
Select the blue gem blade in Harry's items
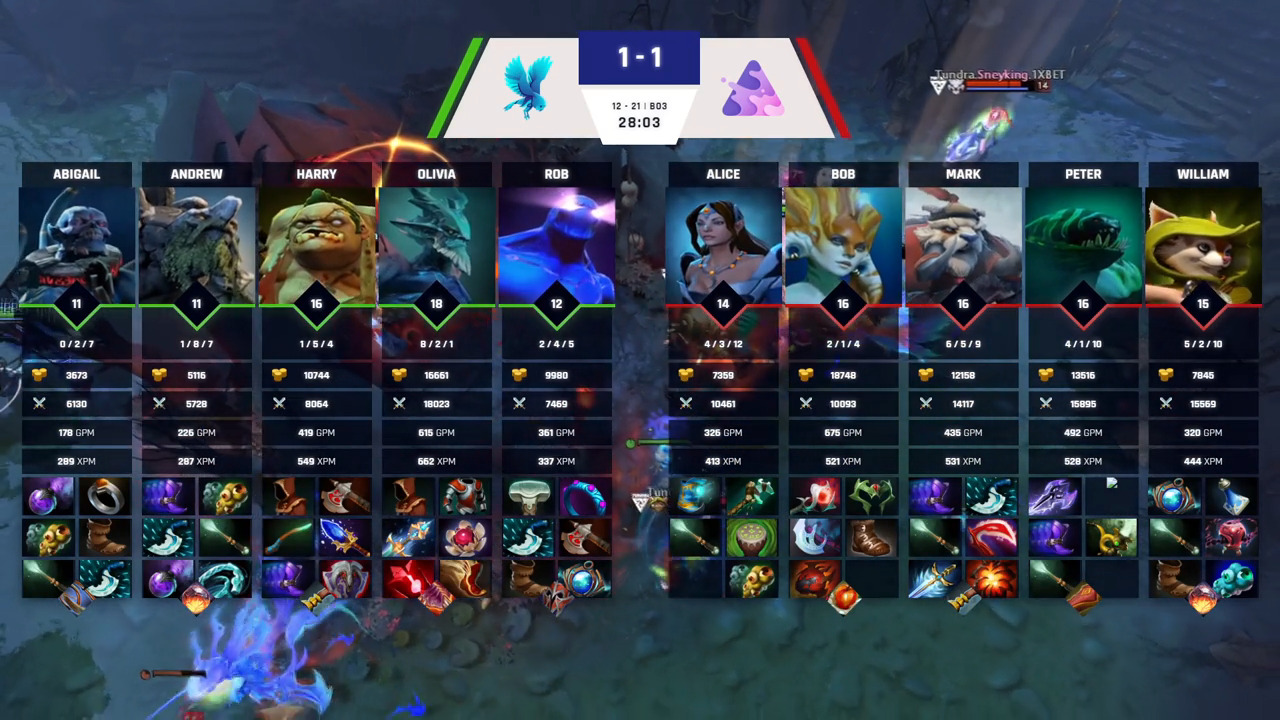tap(345, 538)
